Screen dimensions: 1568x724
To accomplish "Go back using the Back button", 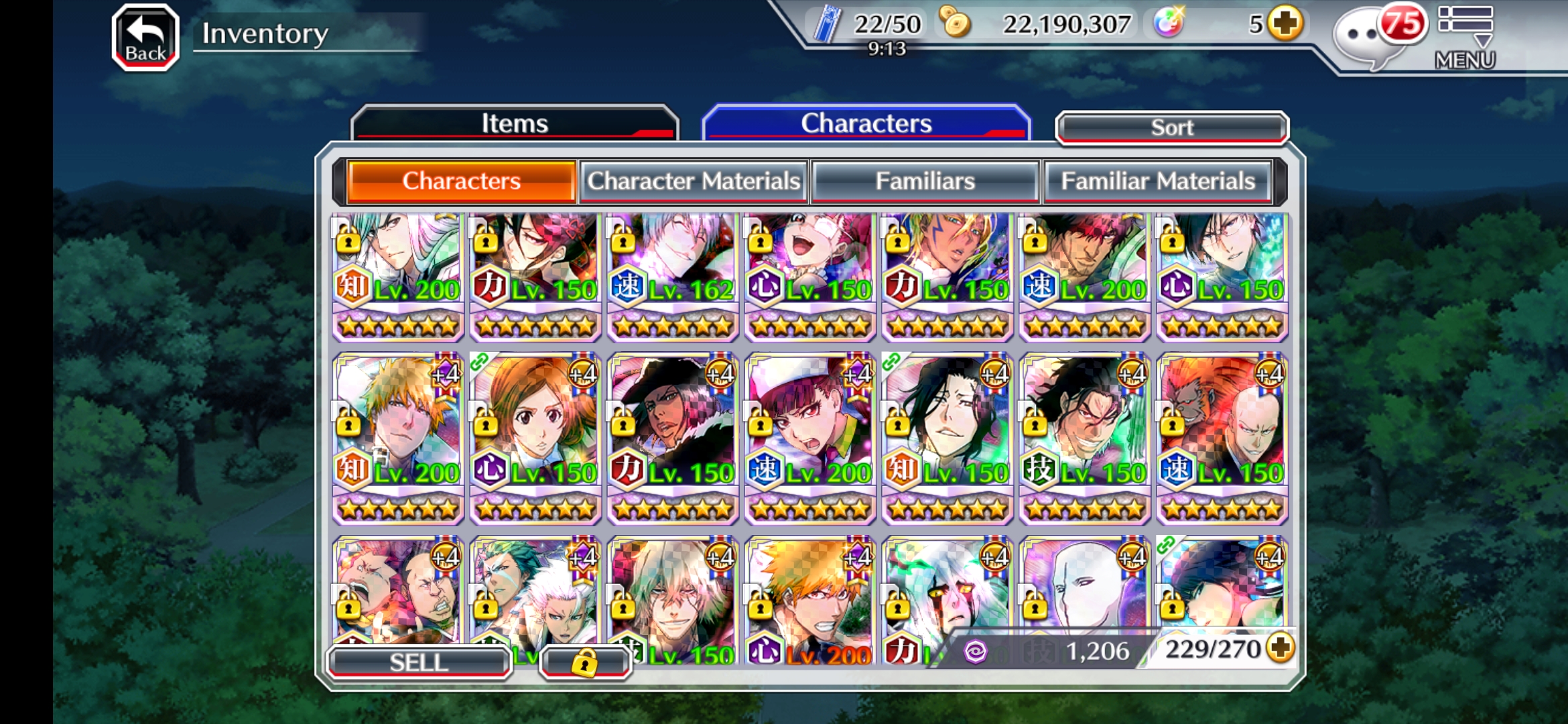I will pos(145,38).
